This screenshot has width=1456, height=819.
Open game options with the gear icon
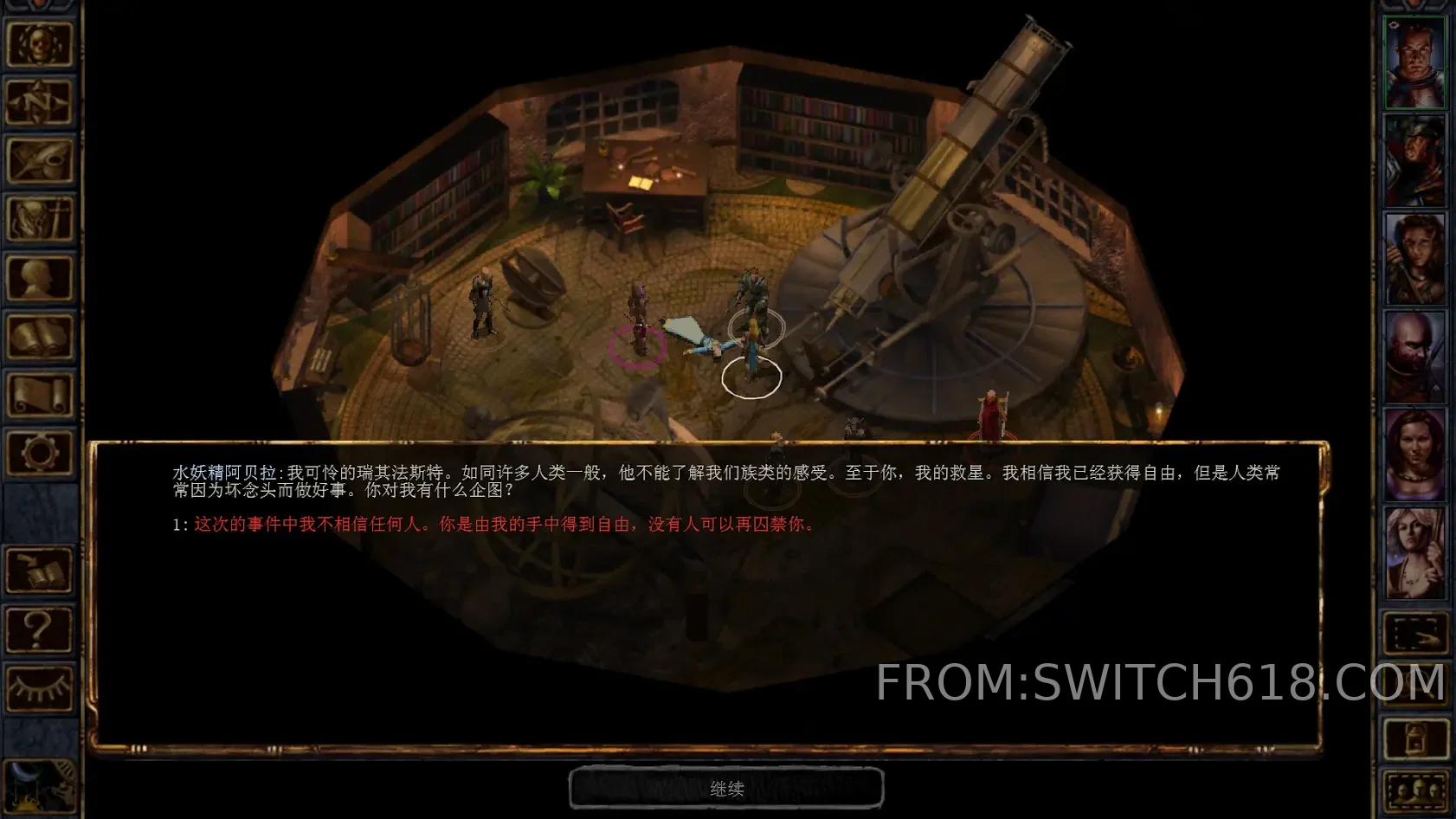click(39, 452)
